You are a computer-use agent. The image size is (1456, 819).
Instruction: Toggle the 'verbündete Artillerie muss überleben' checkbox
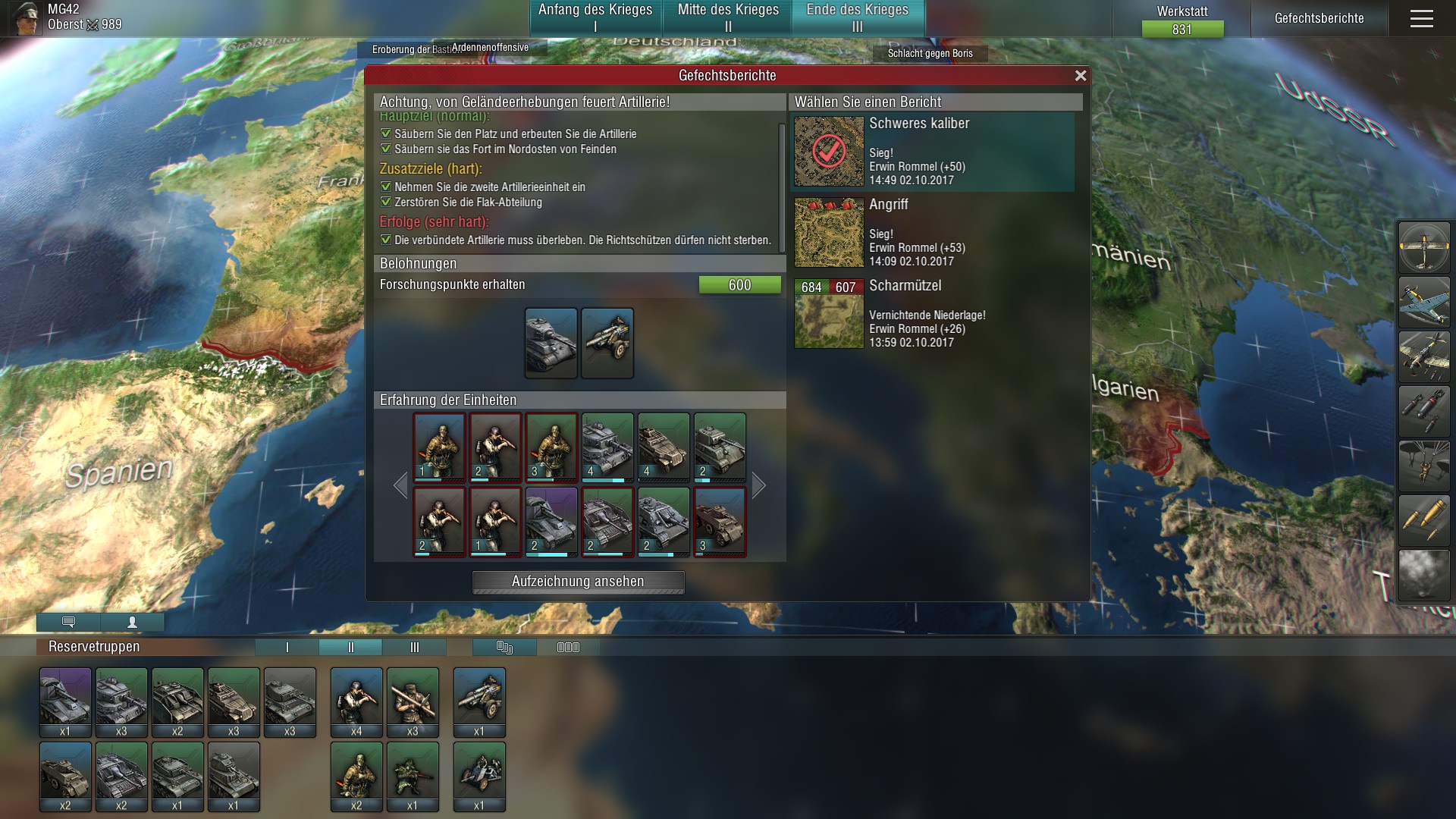pos(385,240)
